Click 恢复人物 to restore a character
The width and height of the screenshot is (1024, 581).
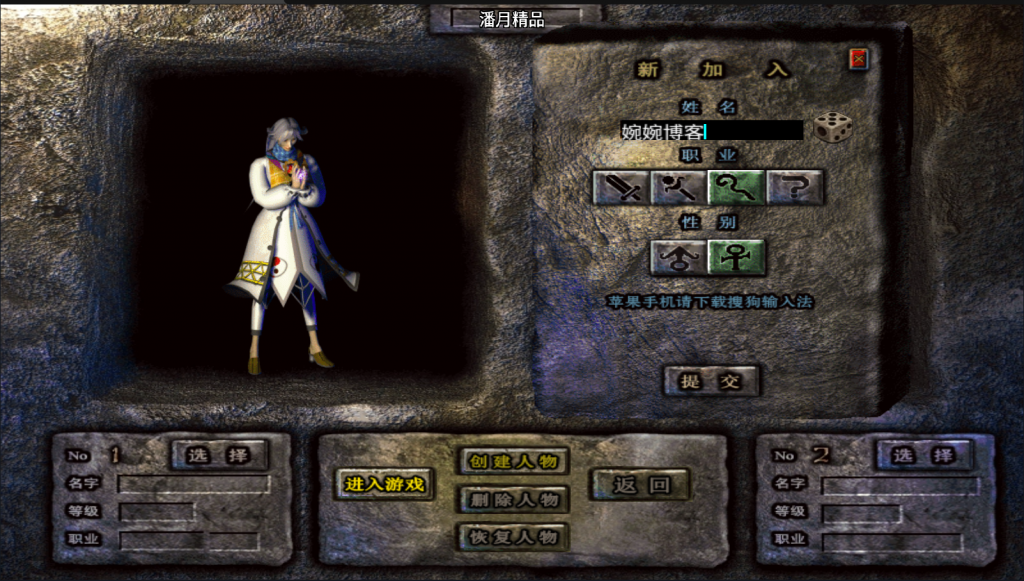(513, 537)
